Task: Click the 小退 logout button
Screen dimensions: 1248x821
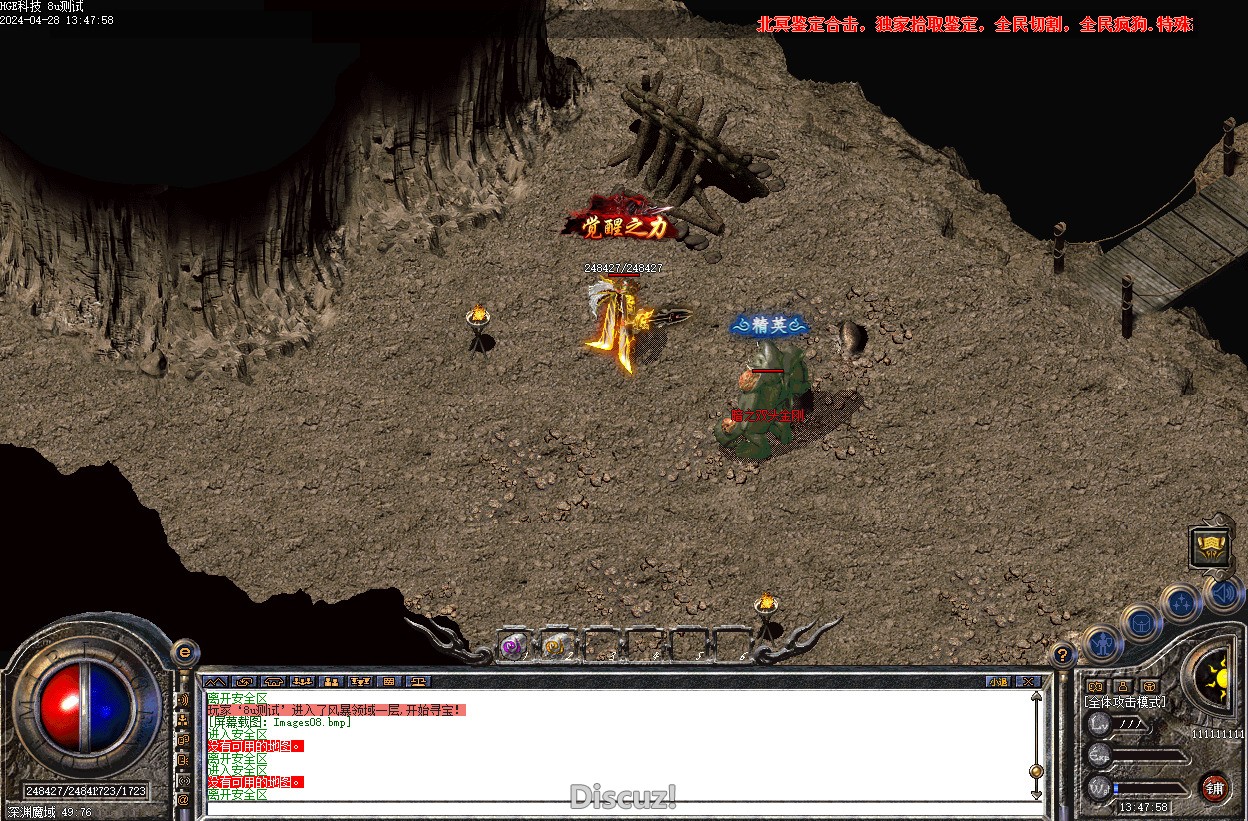Action: 998,682
